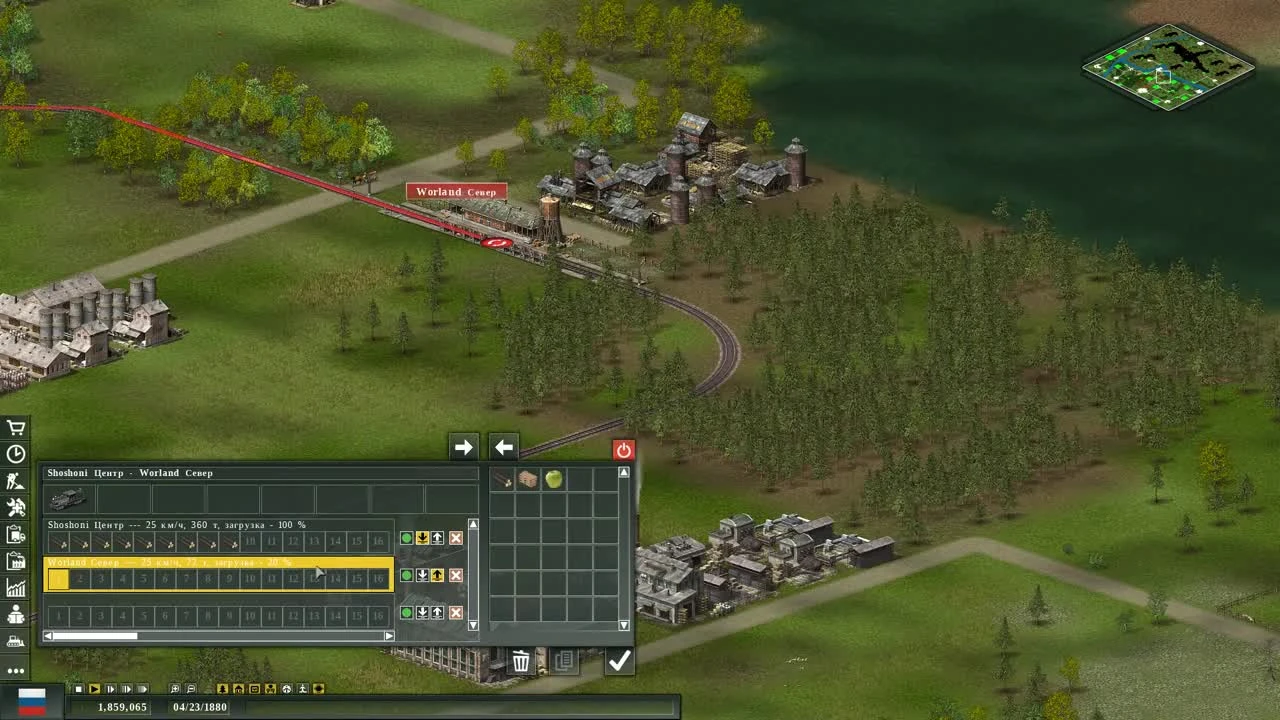This screenshot has height=720, width=1280.
Task: Select the track construction worker icon
Action: (x=15, y=479)
